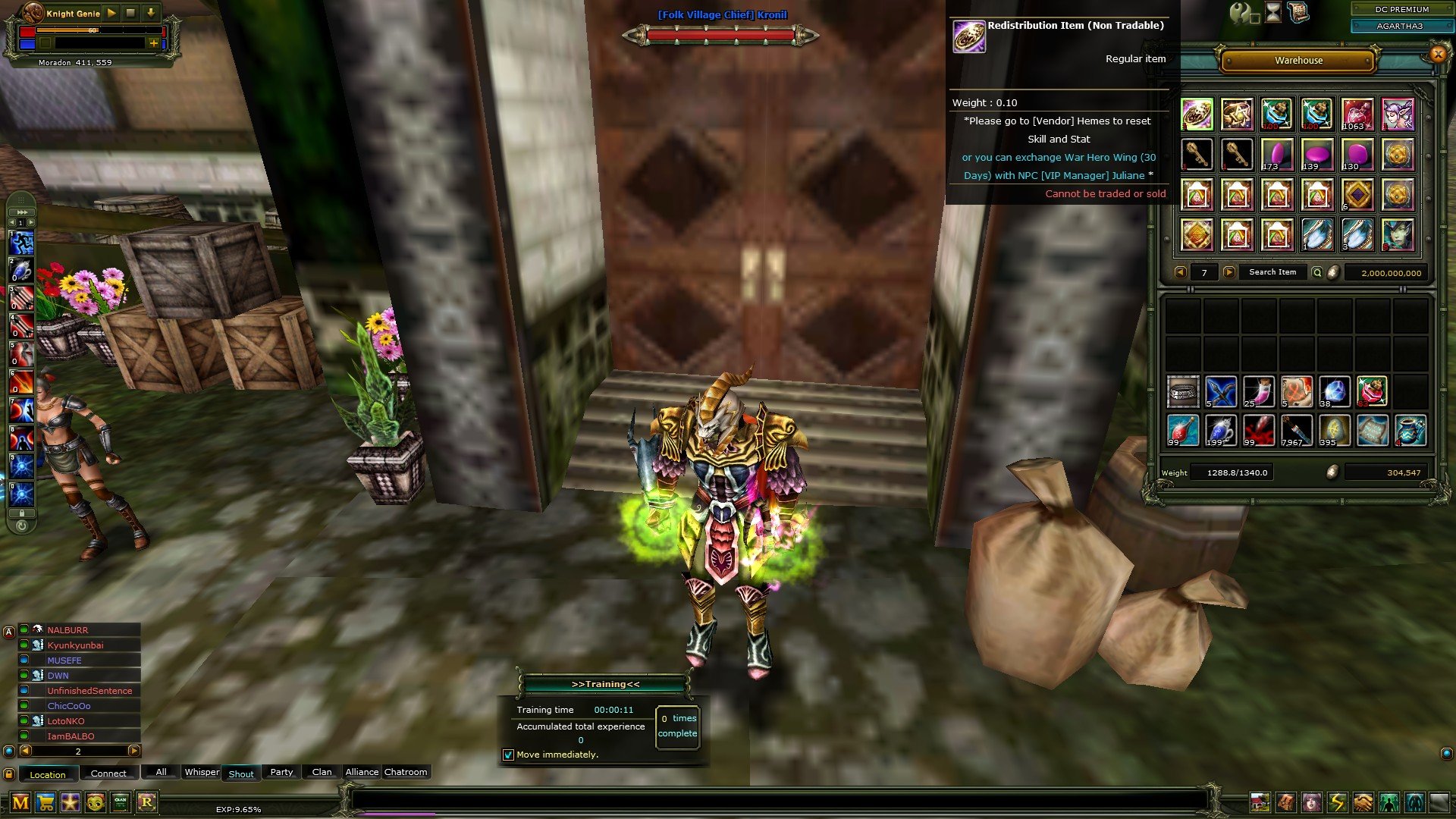
Task: Click the warehouse search magnifier button
Action: (1317, 272)
